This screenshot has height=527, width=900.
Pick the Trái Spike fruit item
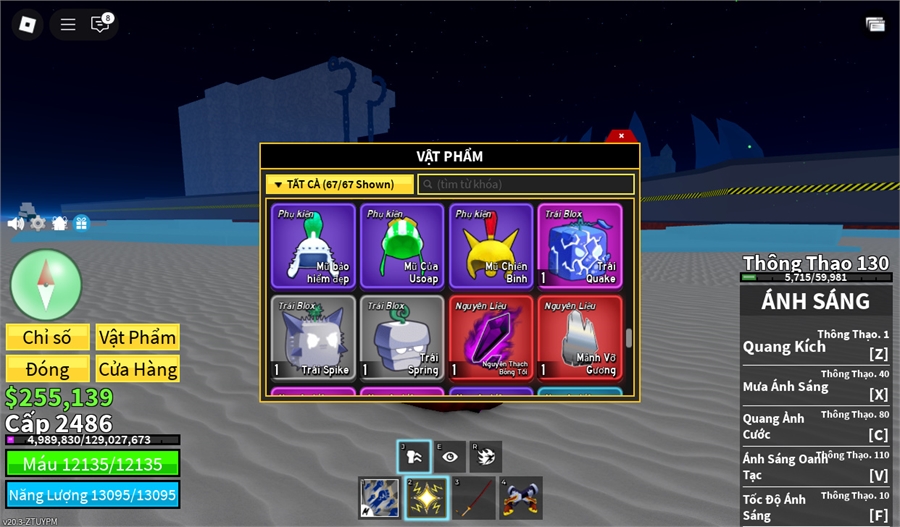pos(314,338)
